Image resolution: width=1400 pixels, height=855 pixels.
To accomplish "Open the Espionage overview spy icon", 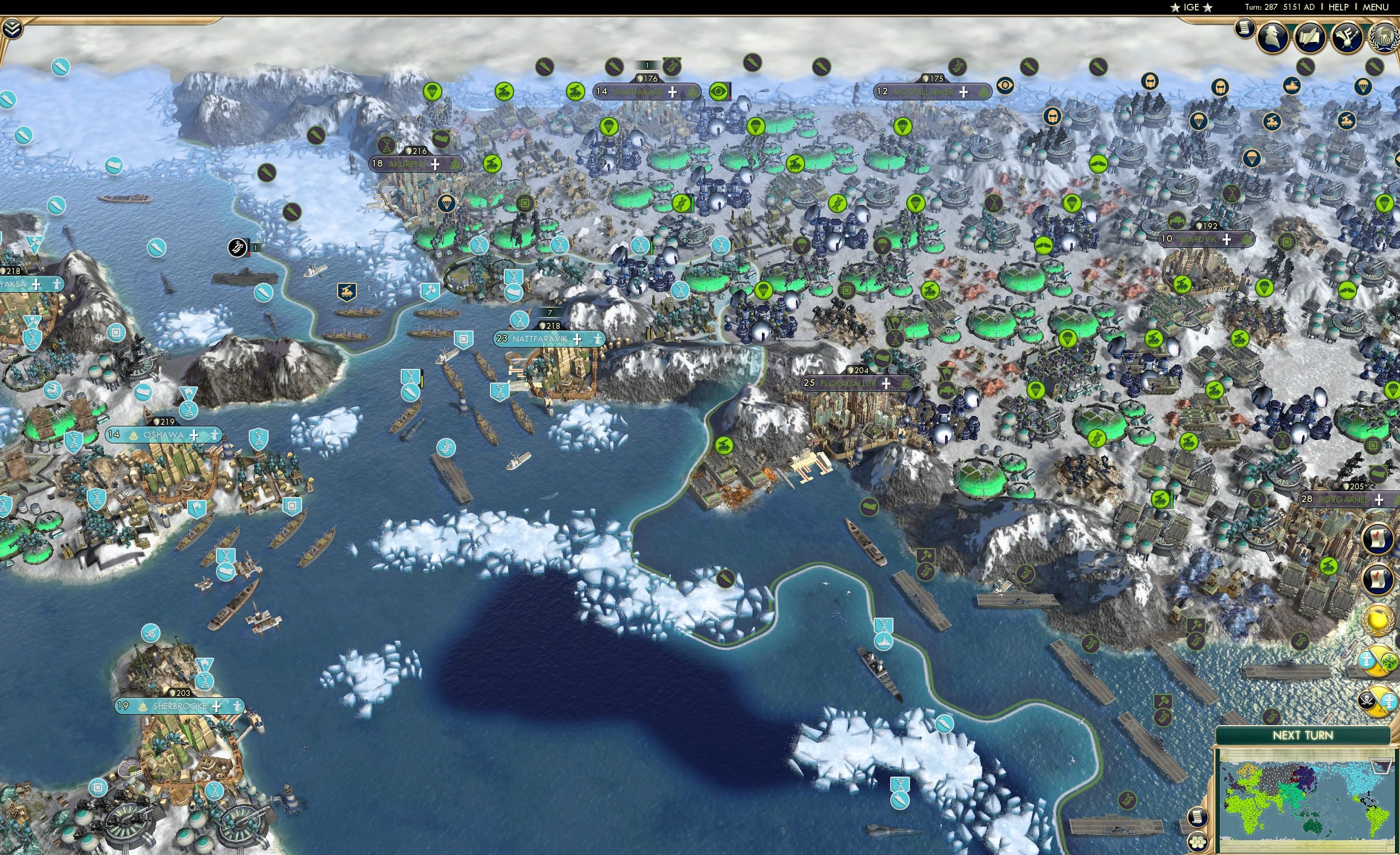I will 1274,38.
